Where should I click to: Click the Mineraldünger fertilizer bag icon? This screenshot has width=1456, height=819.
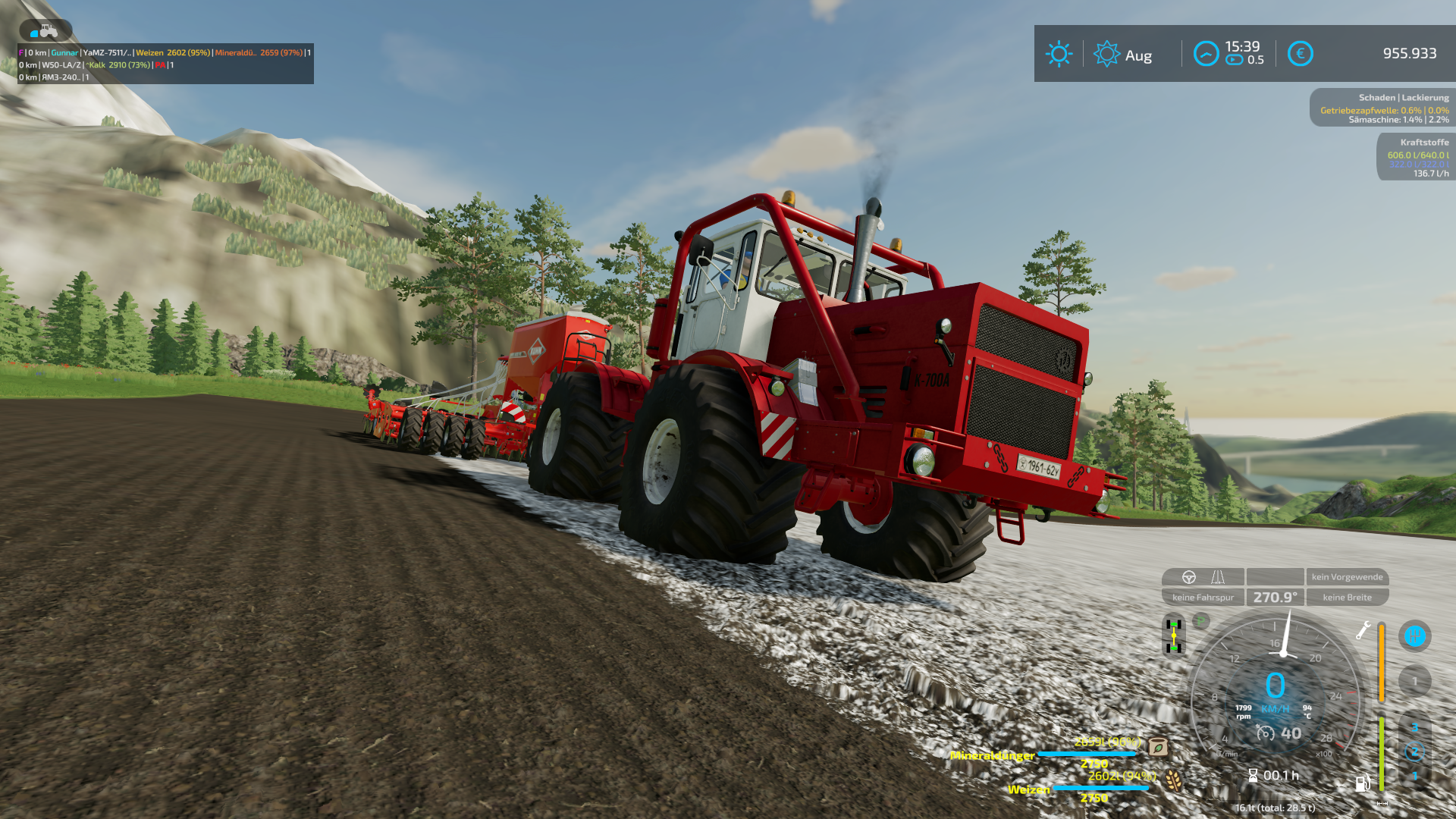point(1158,747)
